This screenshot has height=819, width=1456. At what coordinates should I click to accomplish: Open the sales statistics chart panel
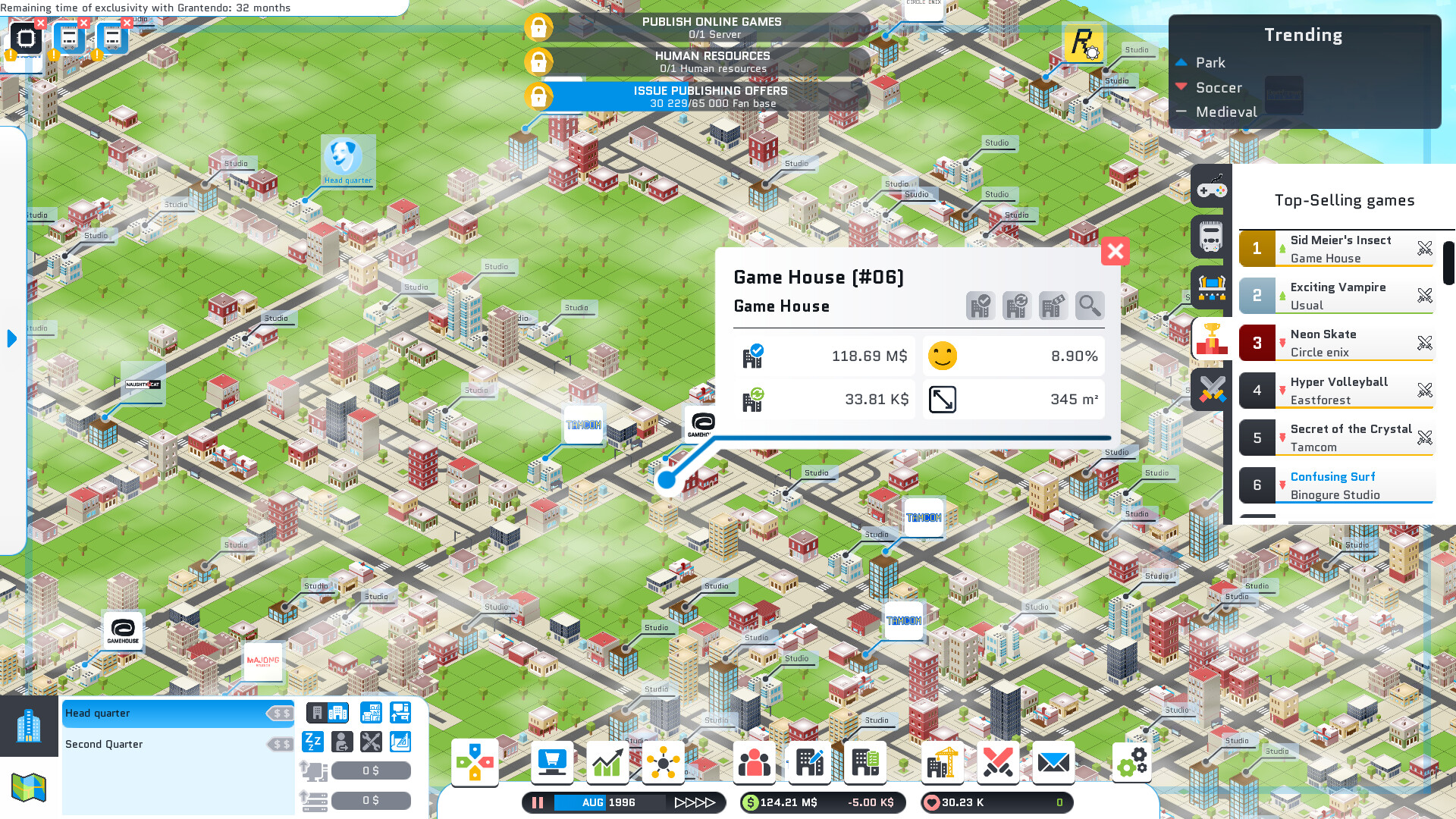[x=607, y=762]
